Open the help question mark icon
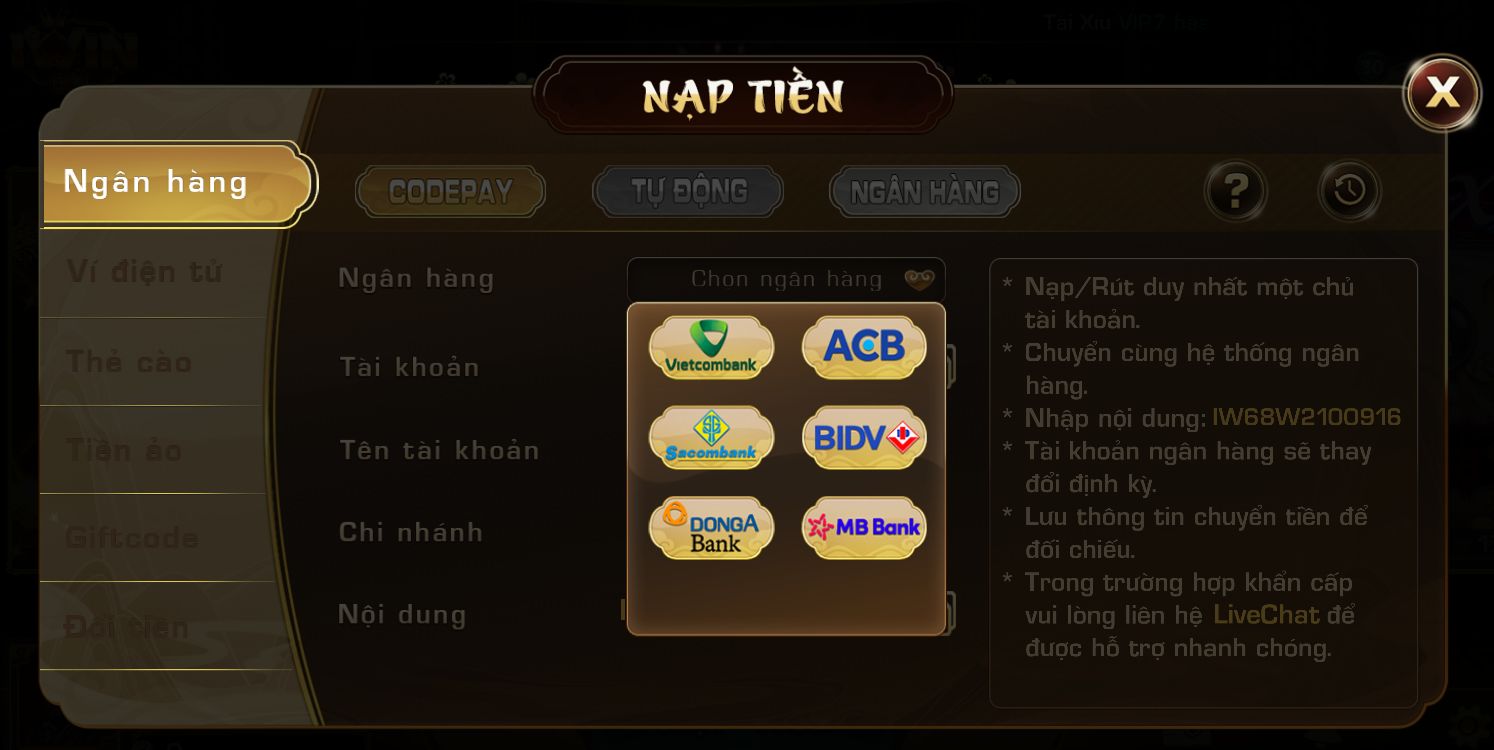The width and height of the screenshot is (1494, 750). point(1235,190)
